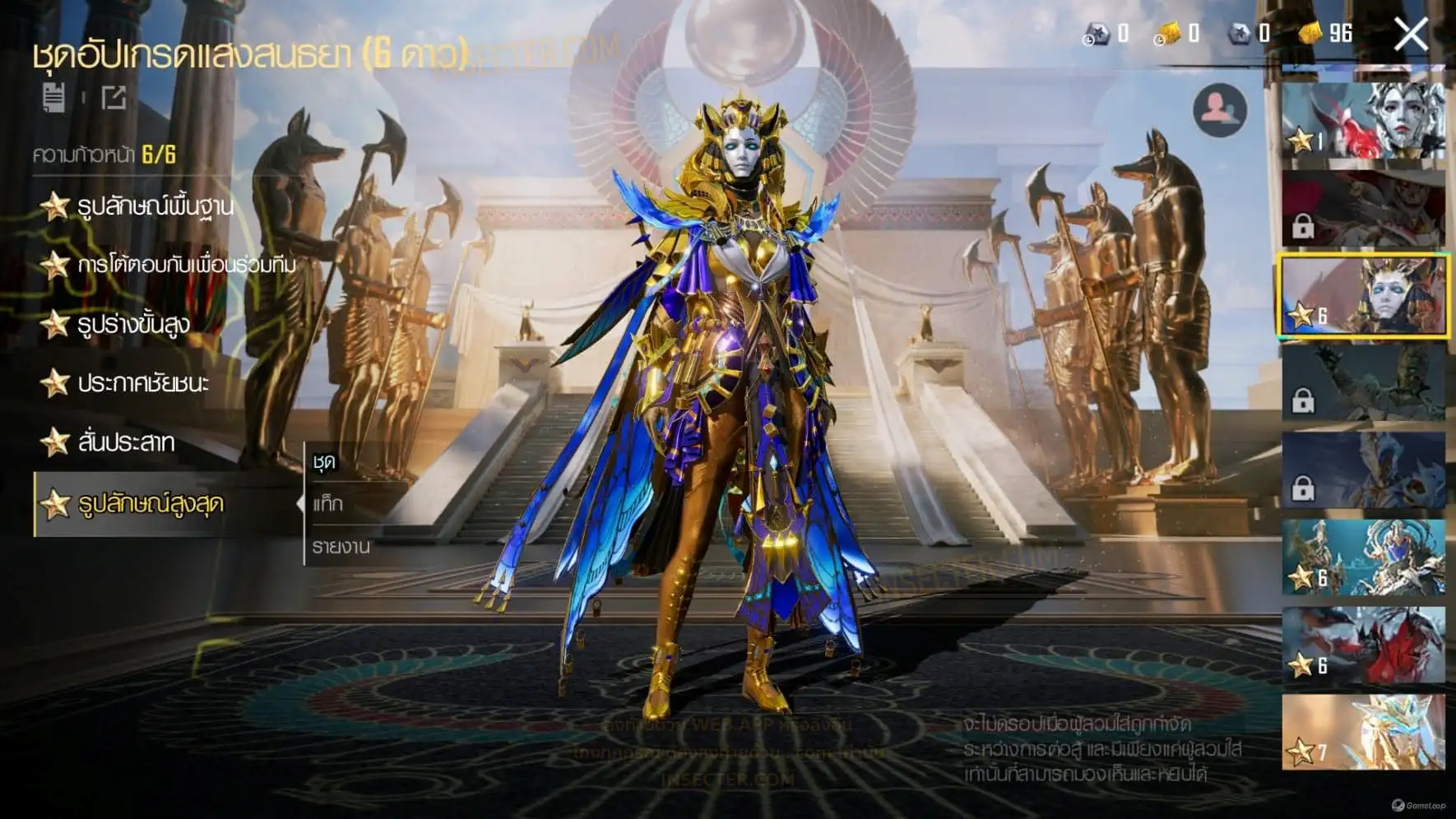Select การโต้ตอบกับเพื่อนร่วมทีม upgrade level
The image size is (1456, 819).
[x=185, y=265]
